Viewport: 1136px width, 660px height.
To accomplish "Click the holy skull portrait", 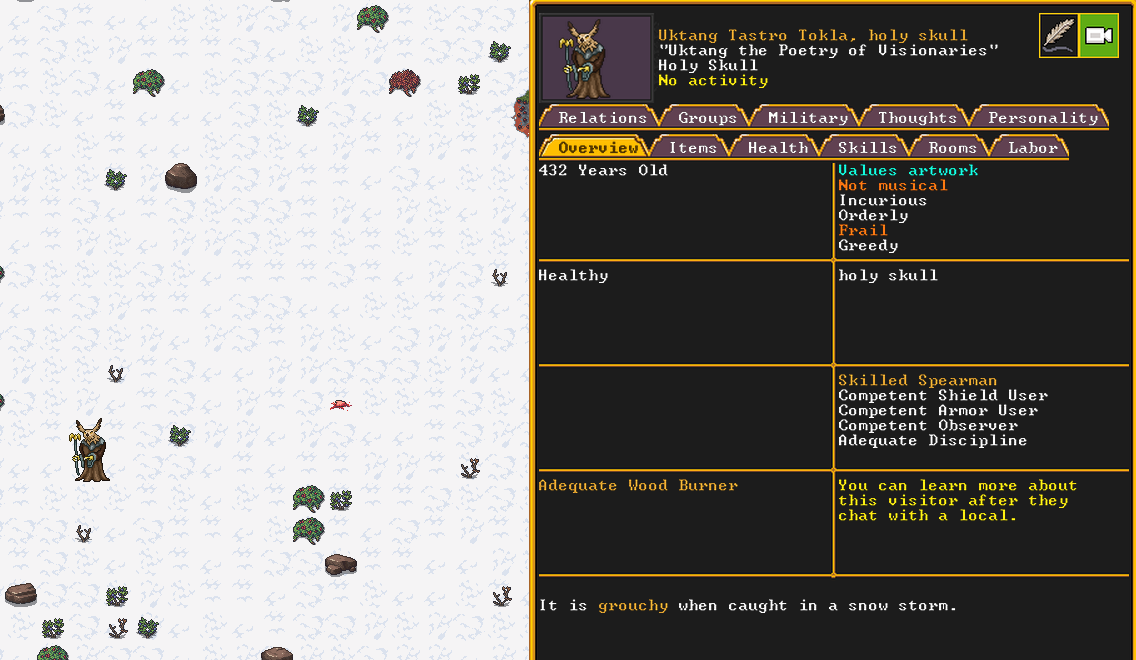I will coord(596,57).
